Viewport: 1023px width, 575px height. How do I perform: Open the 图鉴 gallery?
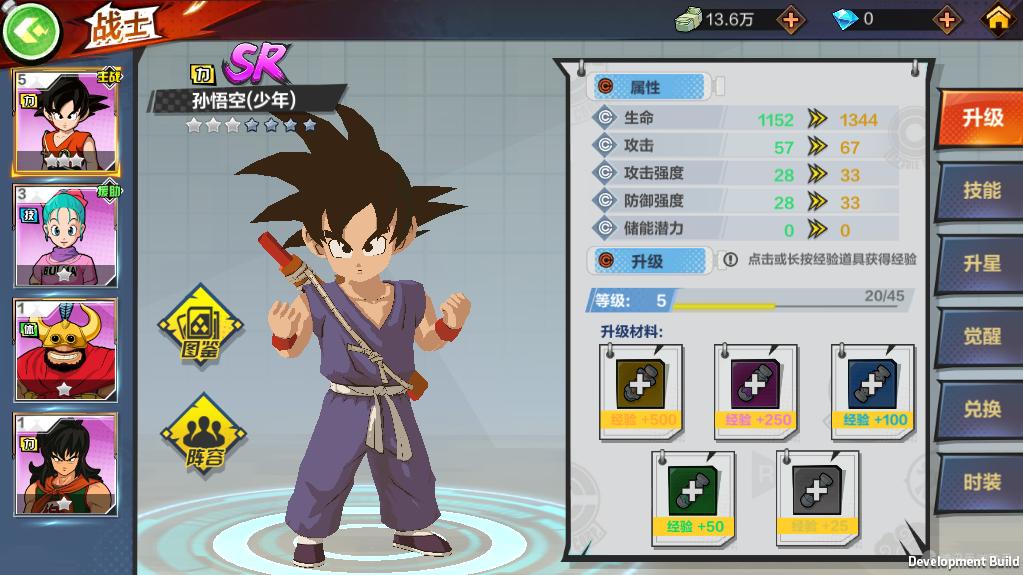coord(200,326)
